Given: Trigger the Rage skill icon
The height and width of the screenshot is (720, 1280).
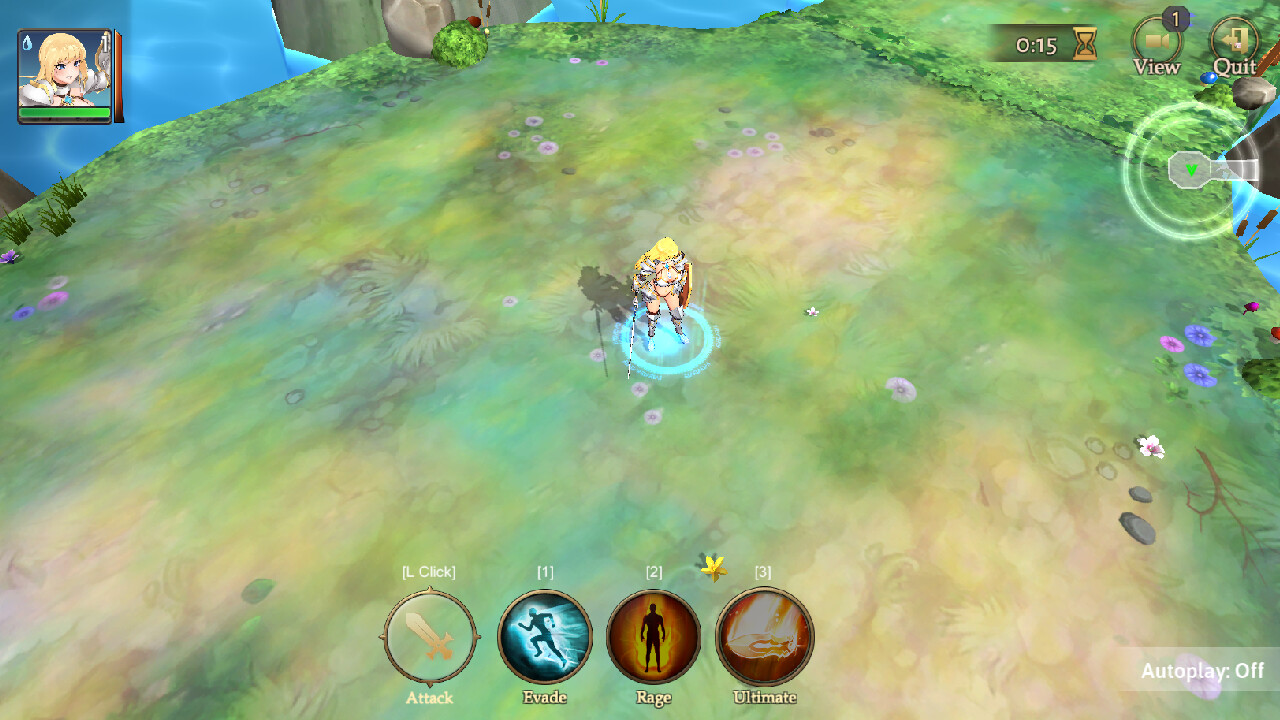Looking at the screenshot, I should click(654, 636).
